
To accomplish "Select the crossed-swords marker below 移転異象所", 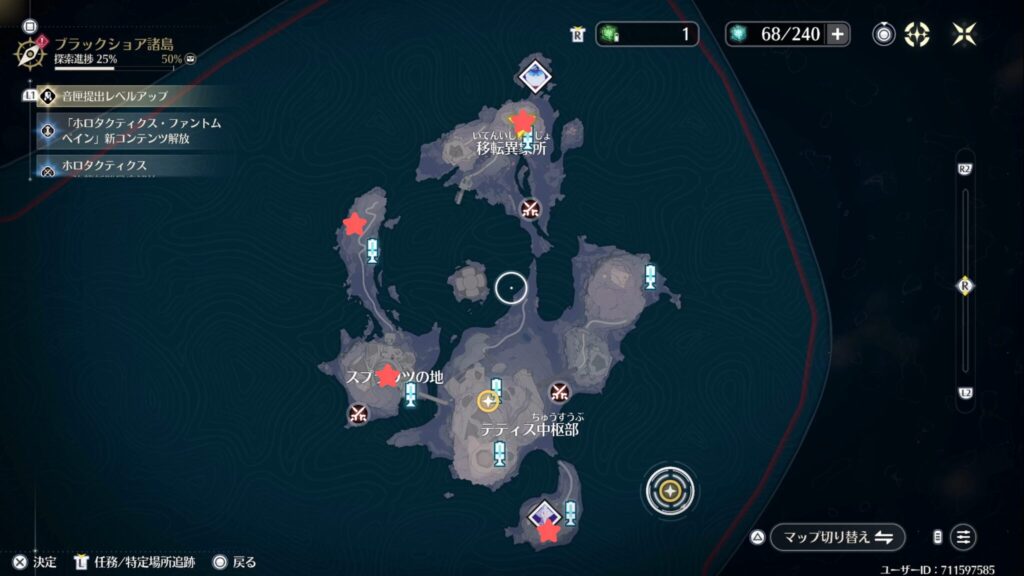I will coord(530,208).
